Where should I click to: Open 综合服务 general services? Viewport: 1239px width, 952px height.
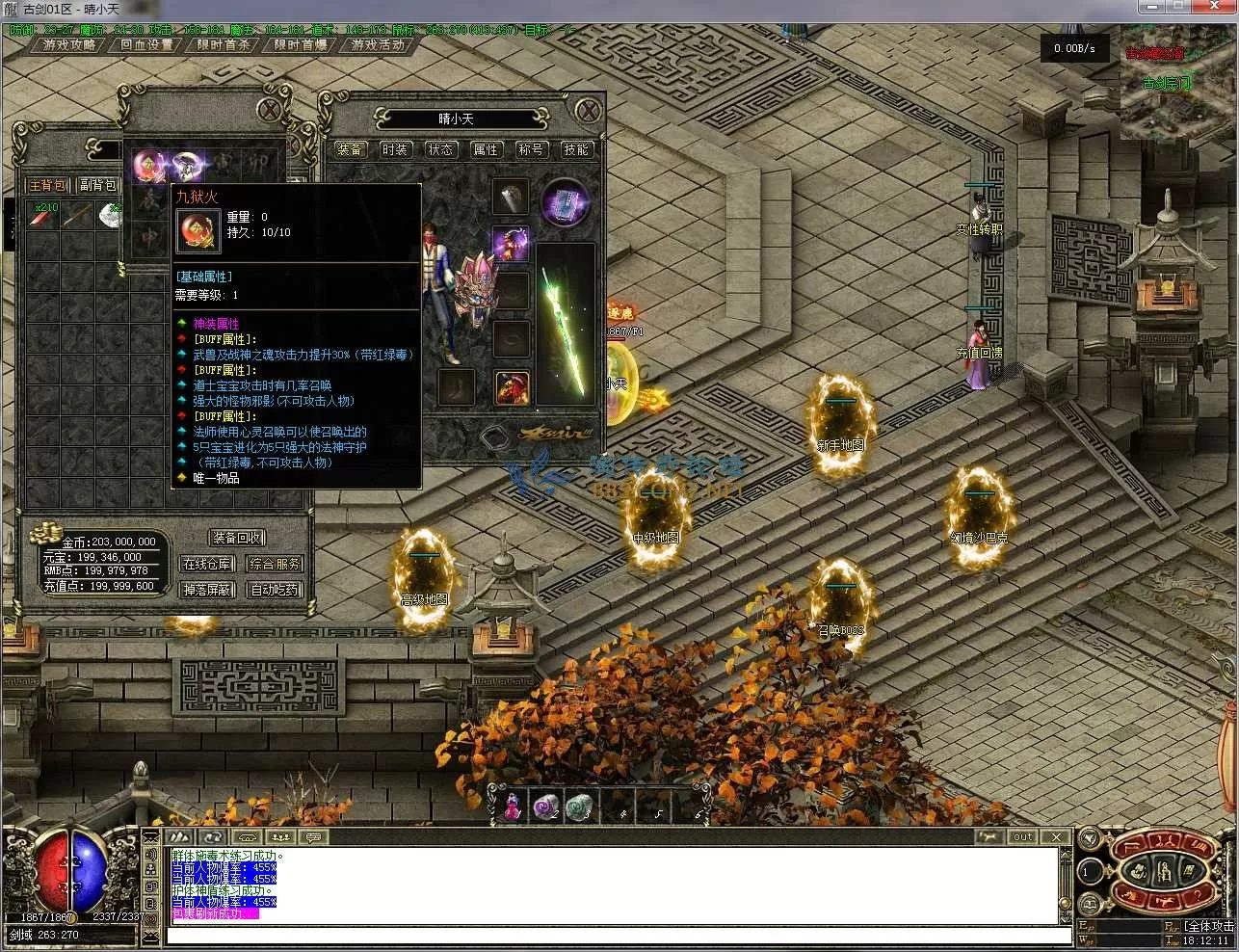tap(275, 564)
